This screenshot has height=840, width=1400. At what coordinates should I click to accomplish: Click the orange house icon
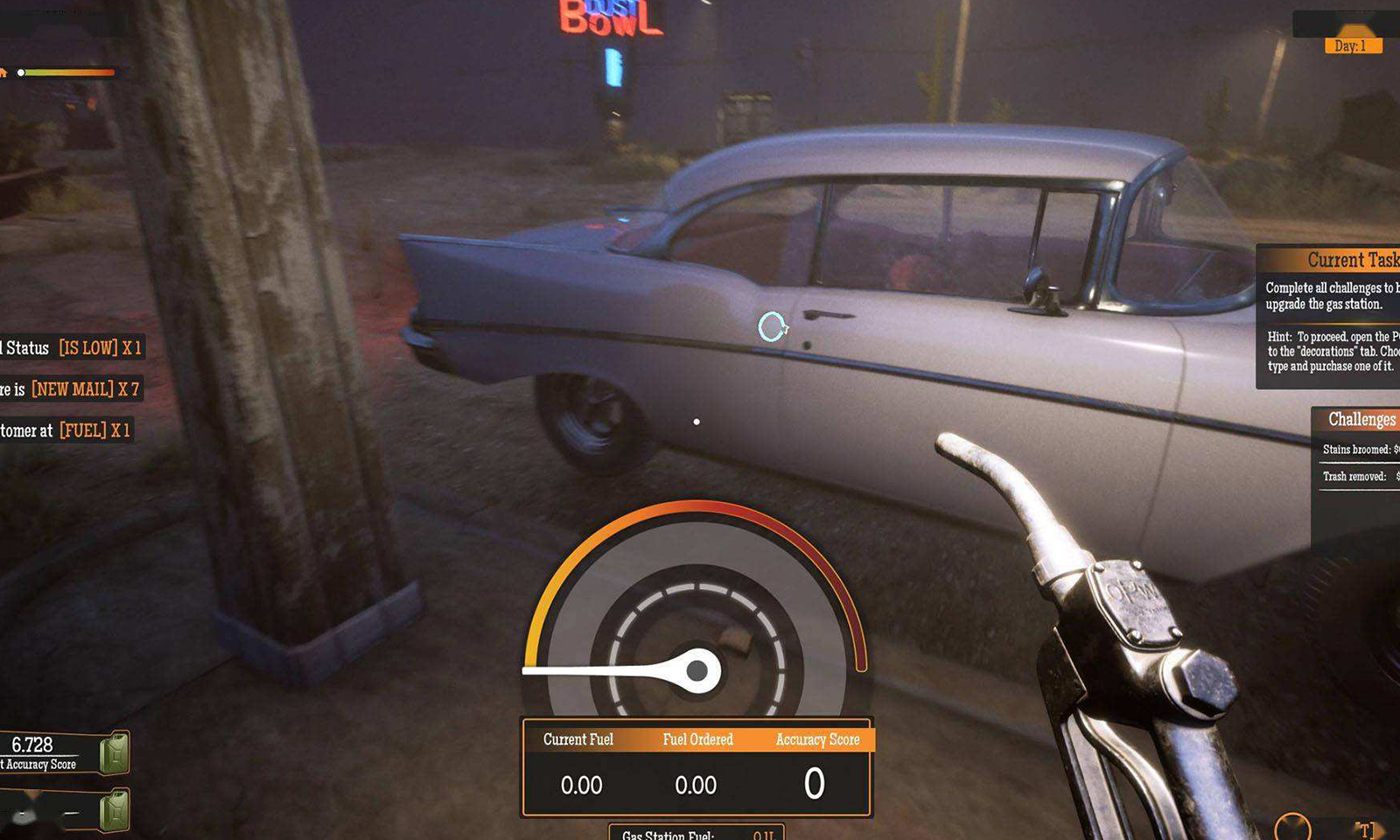click(x=3, y=73)
